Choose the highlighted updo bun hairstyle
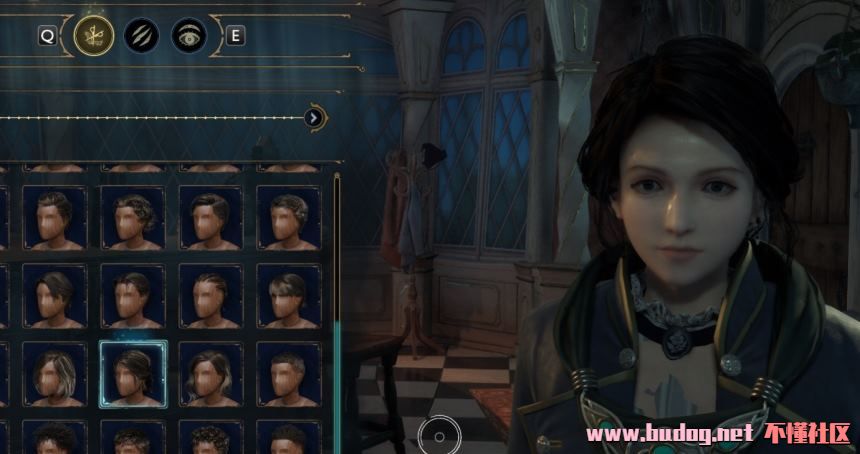 click(132, 372)
